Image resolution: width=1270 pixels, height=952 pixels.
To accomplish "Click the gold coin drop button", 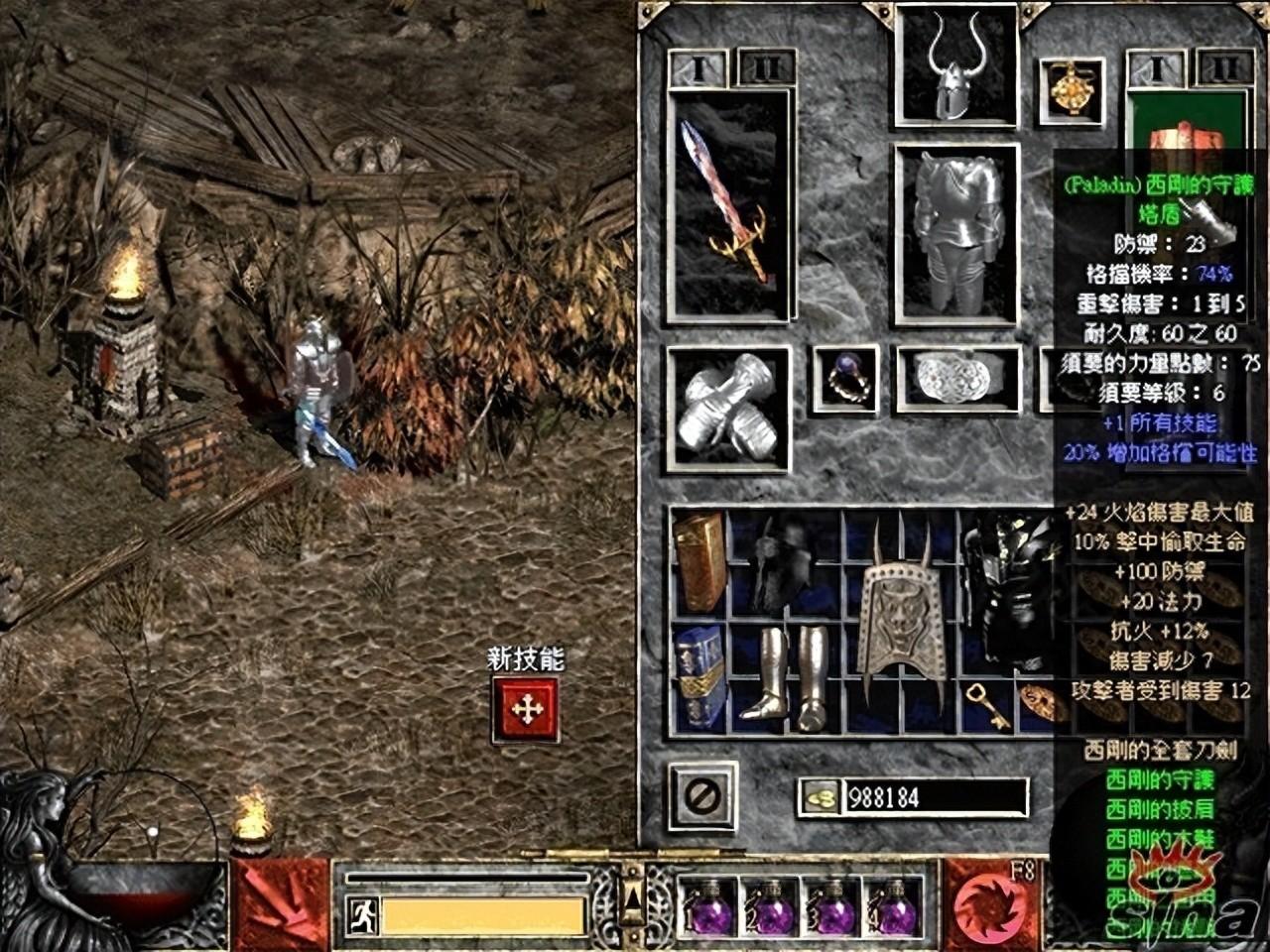I will coord(820,797).
